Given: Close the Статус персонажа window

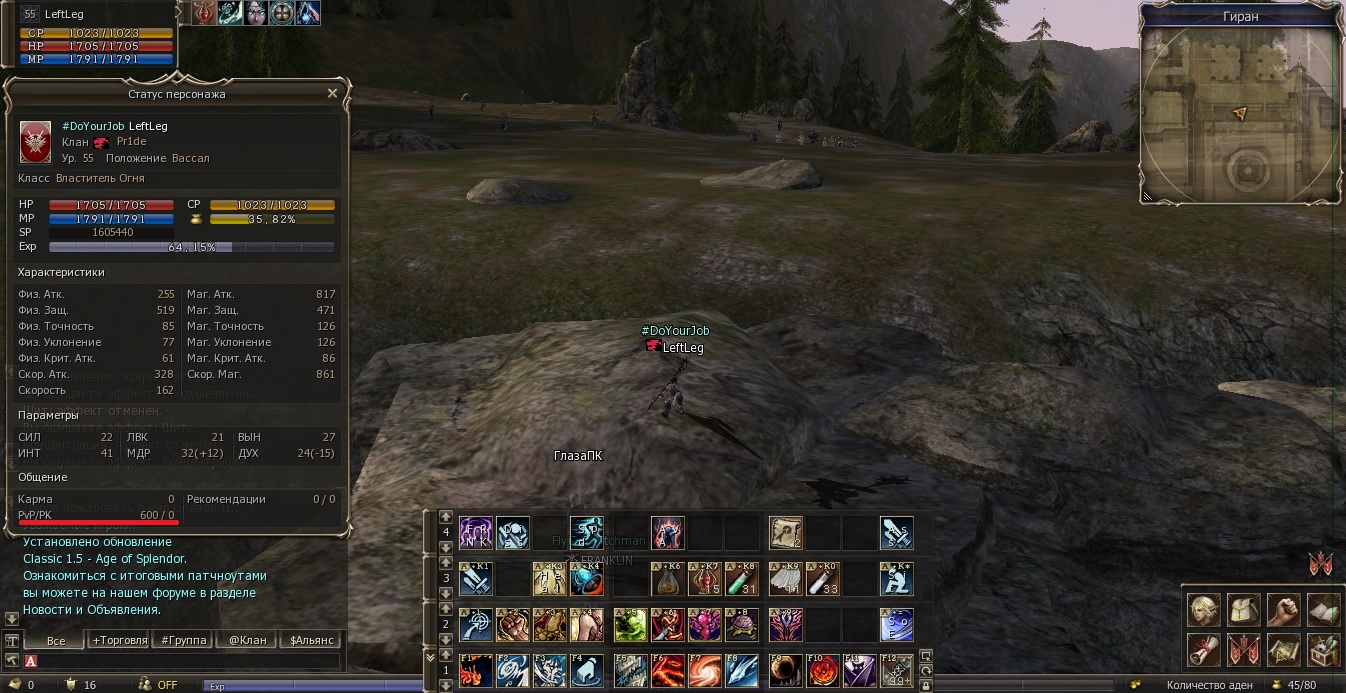Looking at the screenshot, I should click(x=332, y=93).
